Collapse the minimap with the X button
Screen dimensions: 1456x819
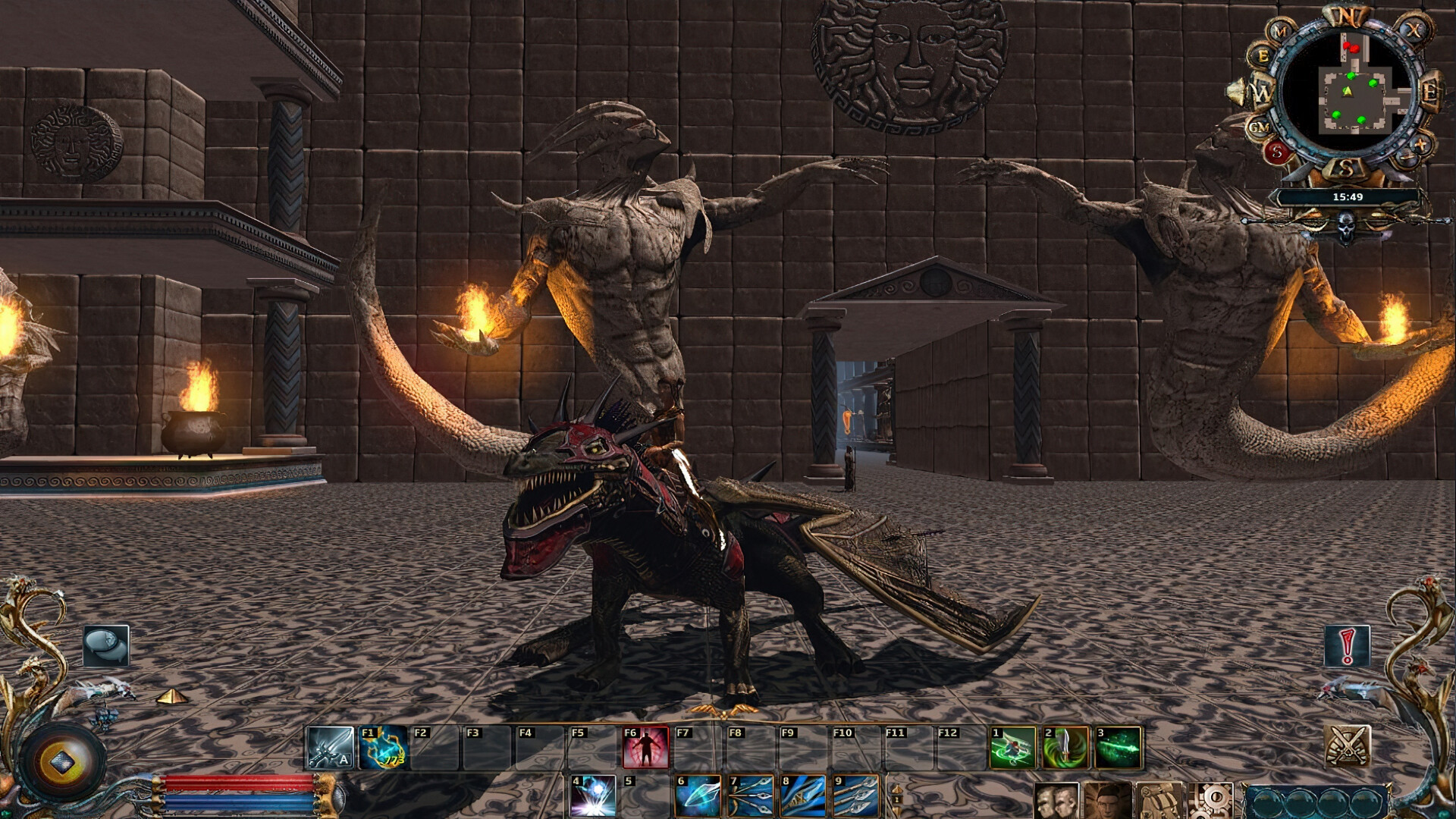tap(1415, 30)
